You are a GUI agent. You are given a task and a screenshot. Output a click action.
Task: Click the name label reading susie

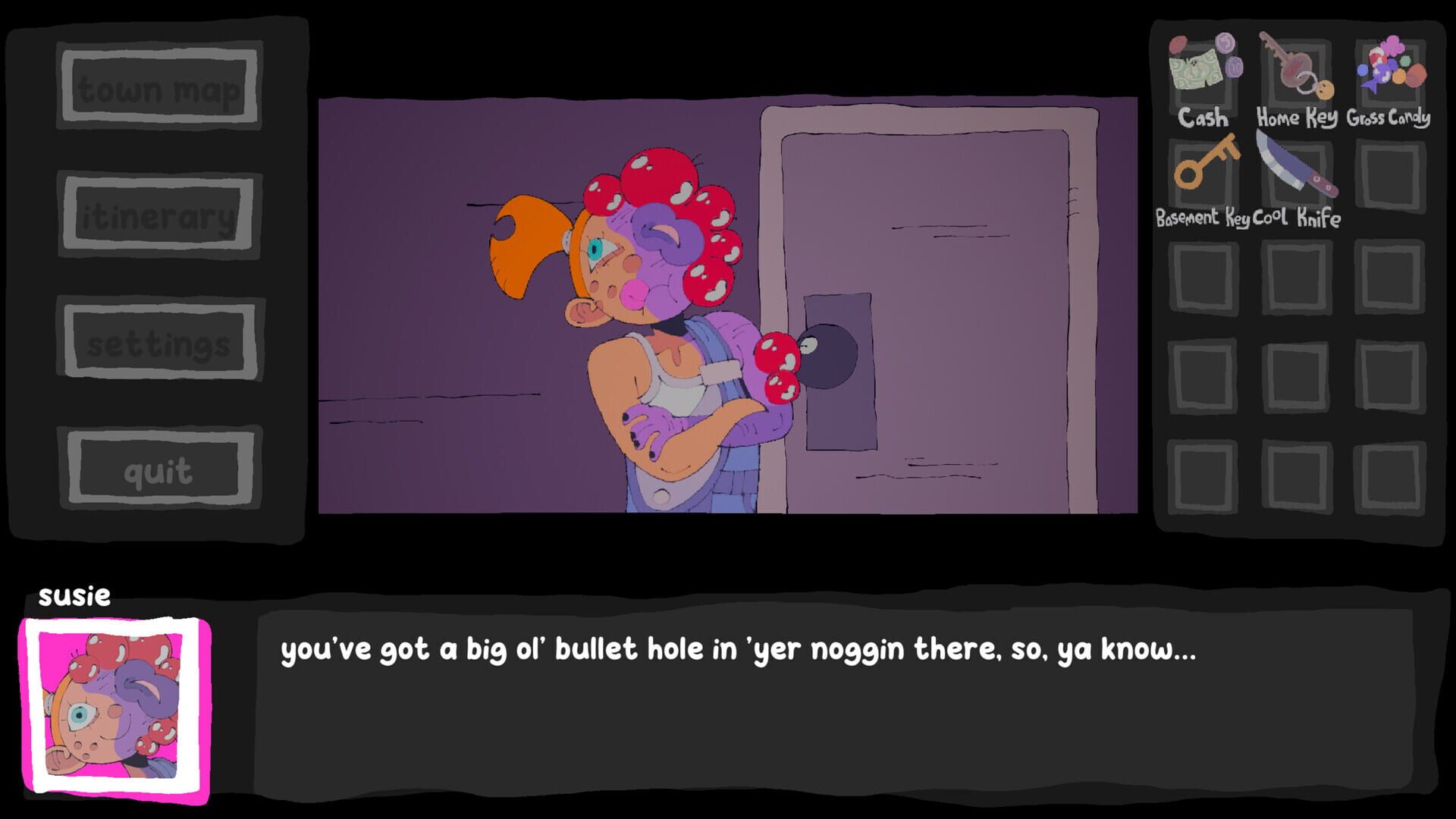pyautogui.click(x=76, y=597)
